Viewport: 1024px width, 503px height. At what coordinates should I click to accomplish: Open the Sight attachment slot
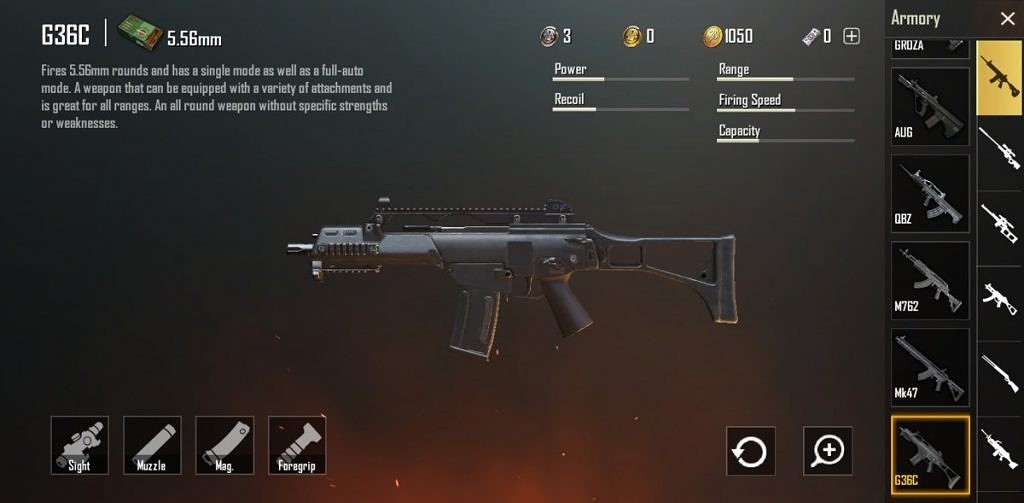(80, 445)
